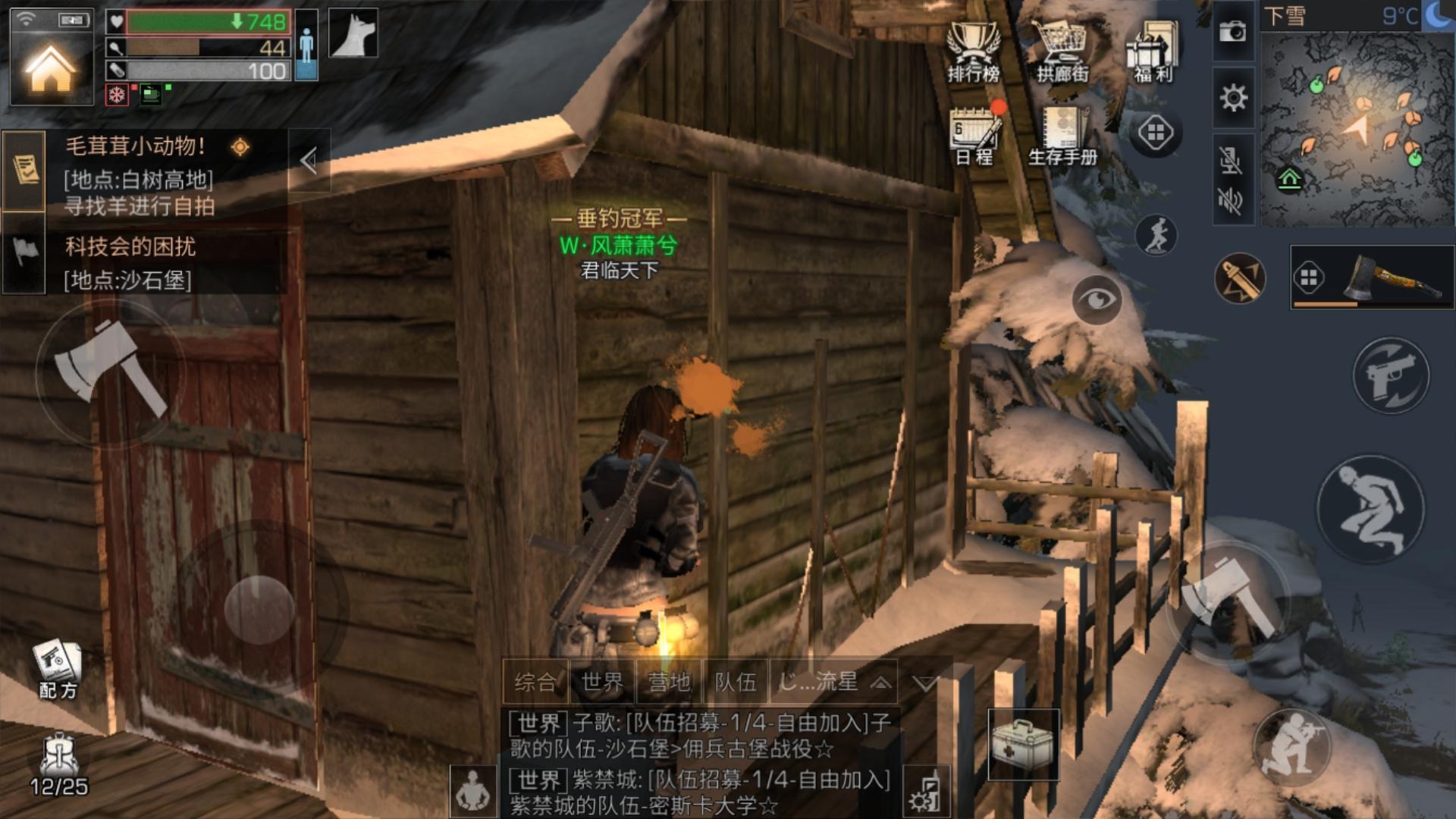
Task: Take a screenshot with camera icon
Action: [1232, 31]
